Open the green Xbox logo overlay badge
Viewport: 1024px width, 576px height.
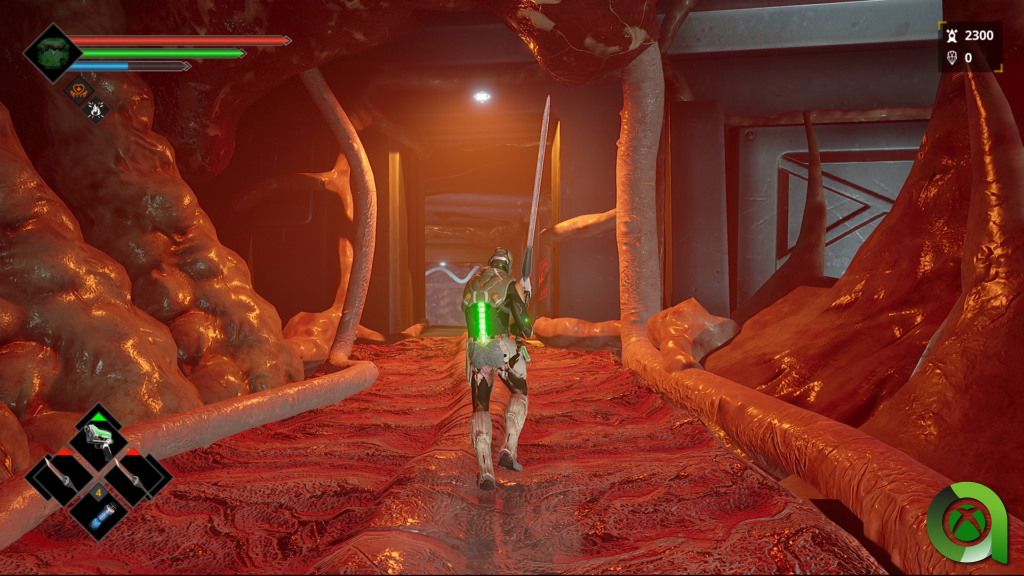pos(965,521)
